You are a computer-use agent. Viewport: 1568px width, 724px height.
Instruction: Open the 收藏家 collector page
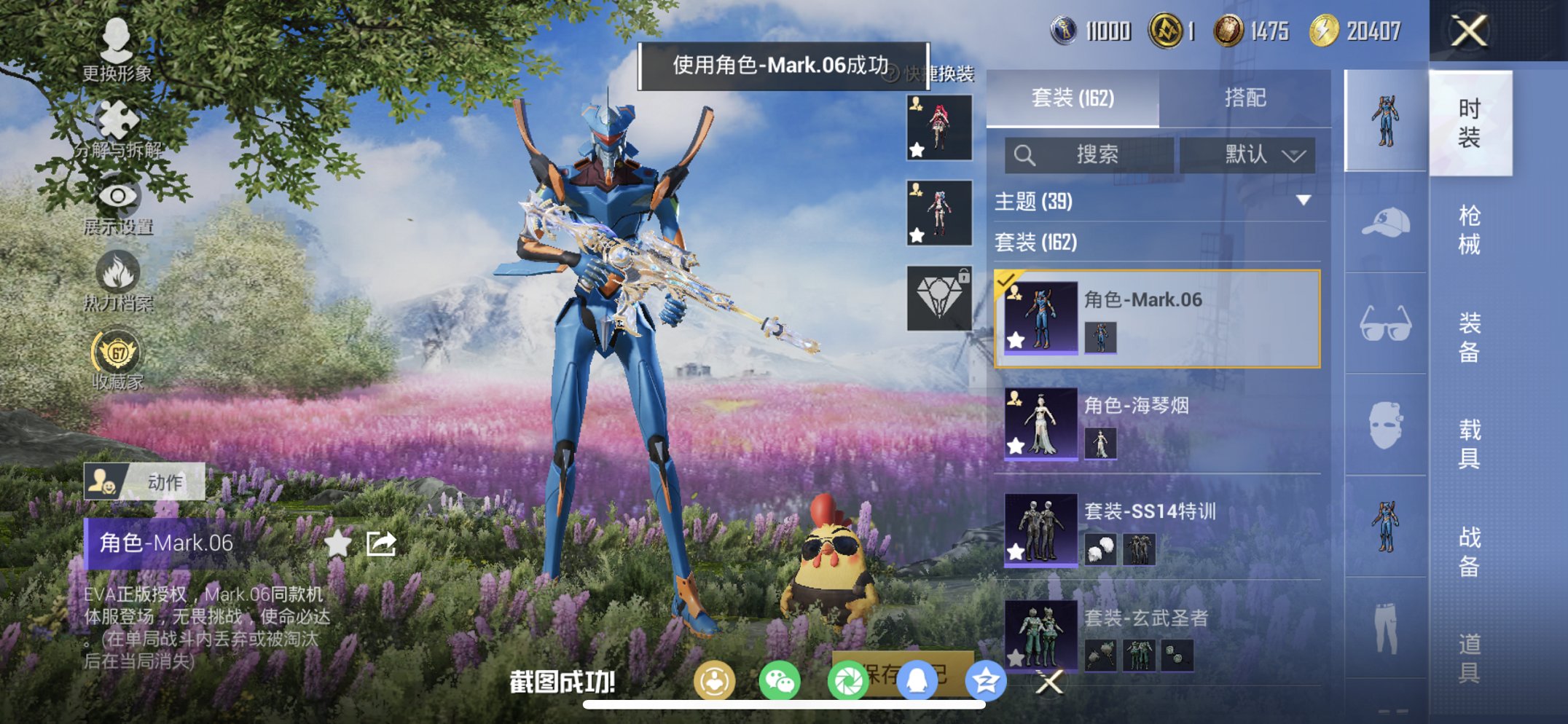tap(117, 348)
